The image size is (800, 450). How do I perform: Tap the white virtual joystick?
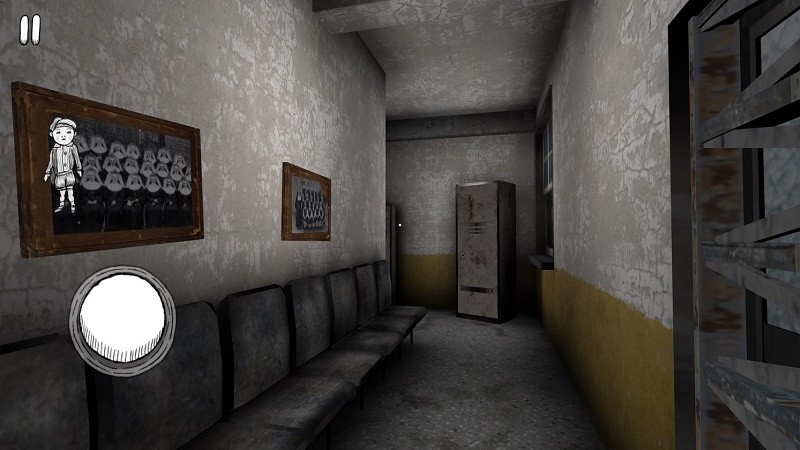coord(121,316)
